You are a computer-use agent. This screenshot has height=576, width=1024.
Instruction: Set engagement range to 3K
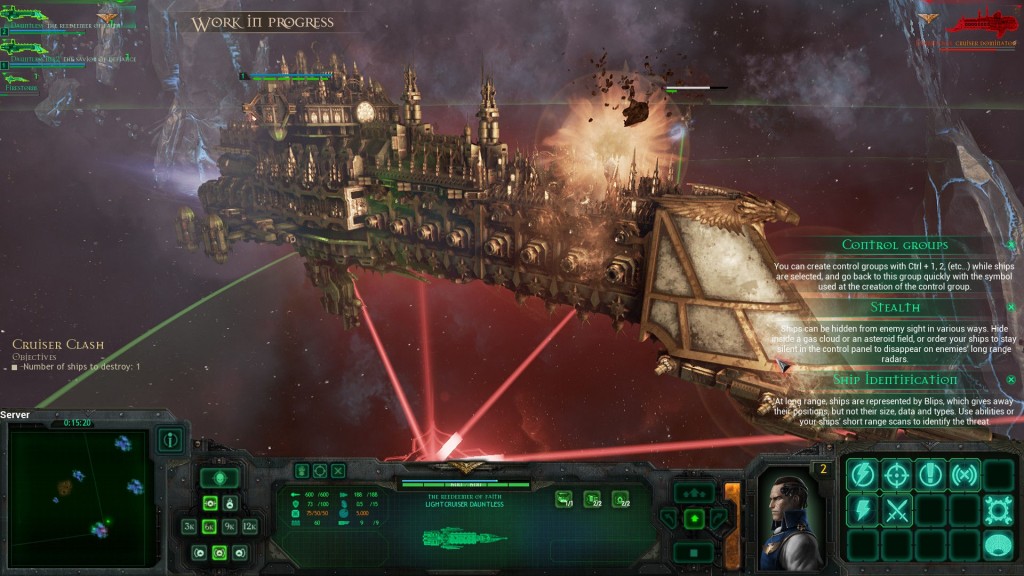click(189, 526)
